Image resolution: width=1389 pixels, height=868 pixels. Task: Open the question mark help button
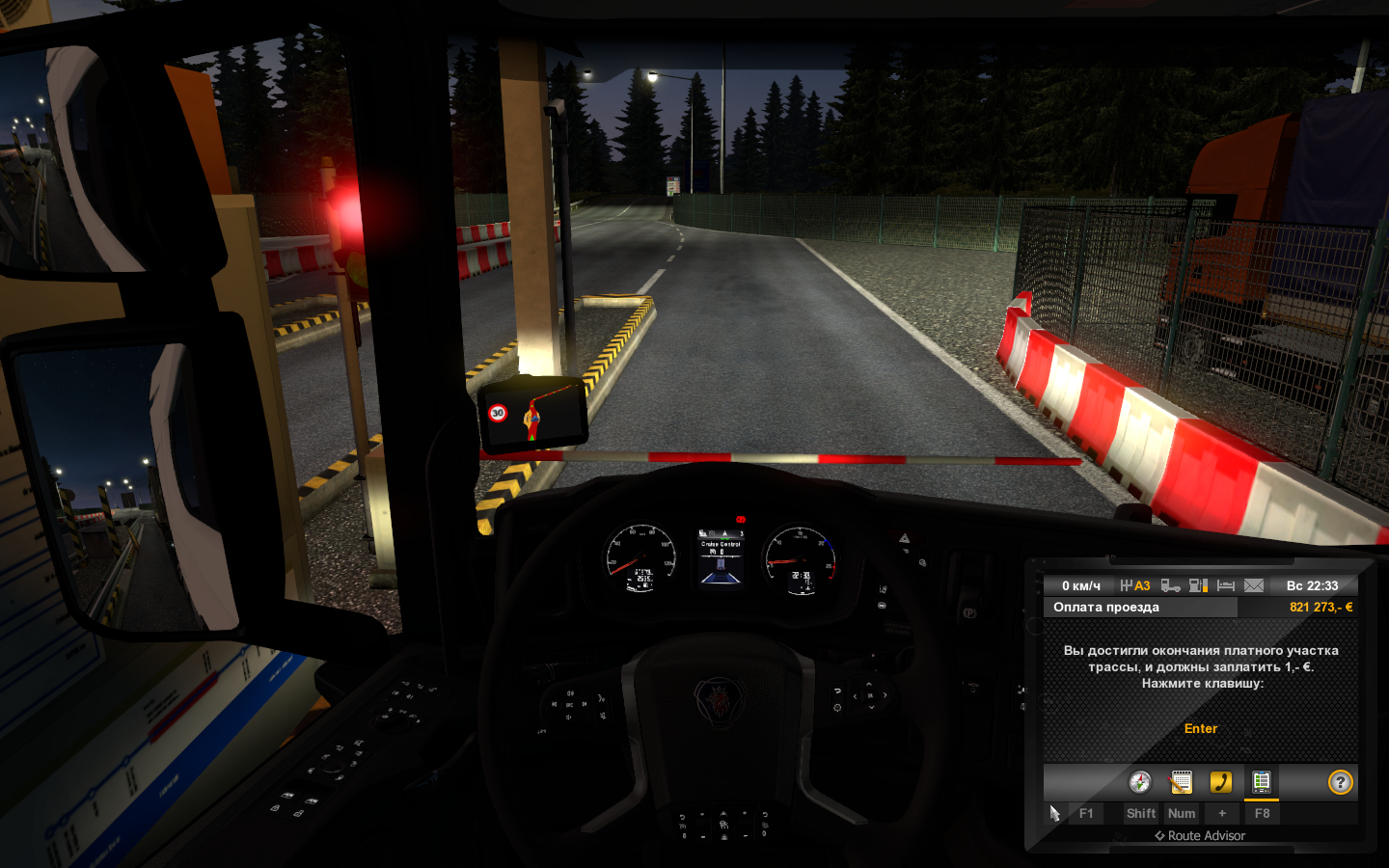pos(1340,782)
